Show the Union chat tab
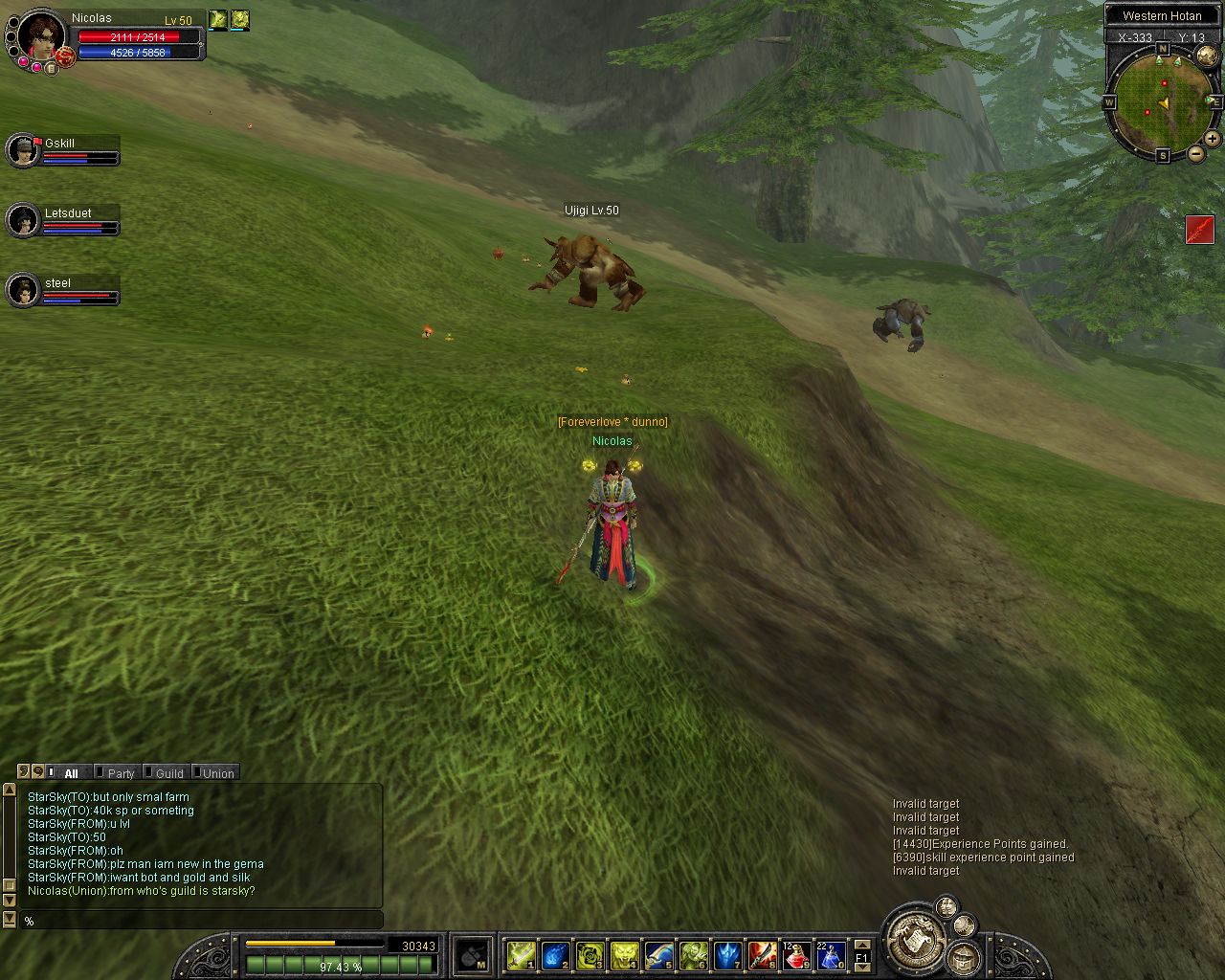This screenshot has width=1225, height=980. click(217, 773)
